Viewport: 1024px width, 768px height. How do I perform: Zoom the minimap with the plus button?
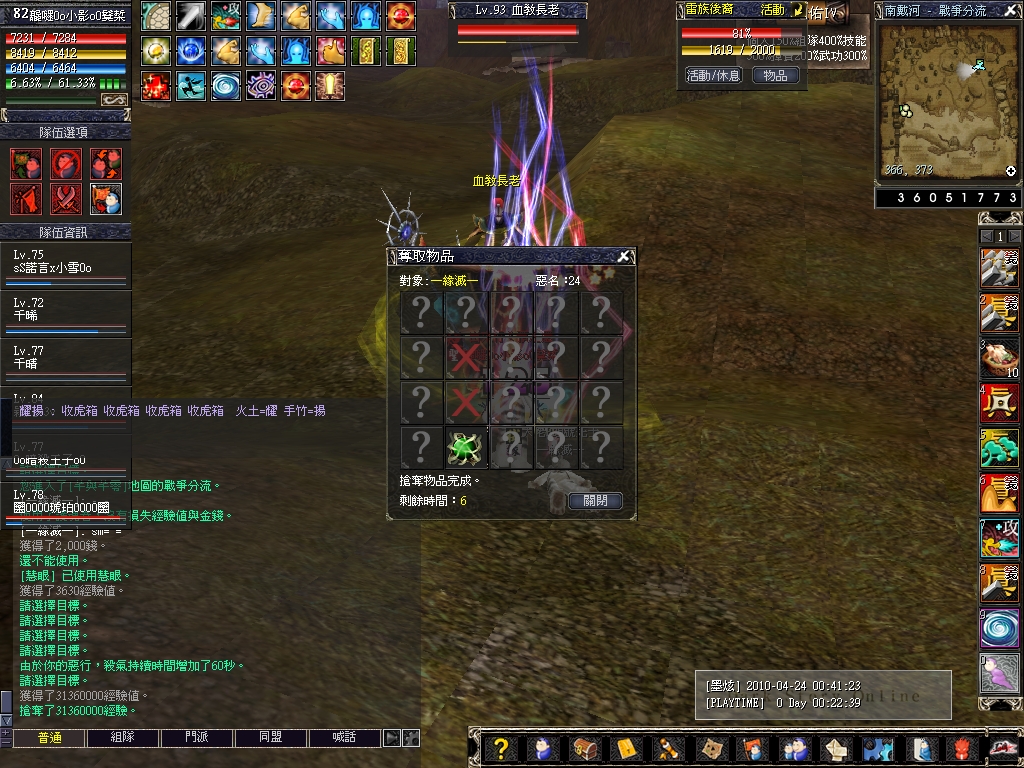(x=1010, y=171)
